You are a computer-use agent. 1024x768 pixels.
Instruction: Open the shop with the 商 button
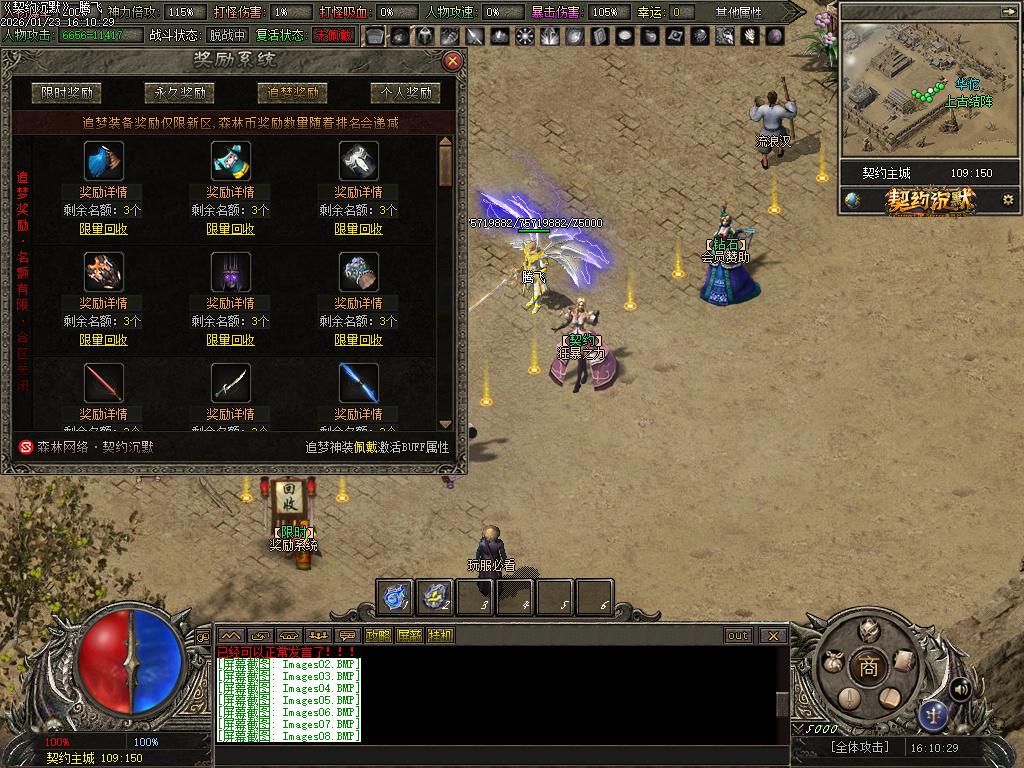pyautogui.click(x=868, y=667)
